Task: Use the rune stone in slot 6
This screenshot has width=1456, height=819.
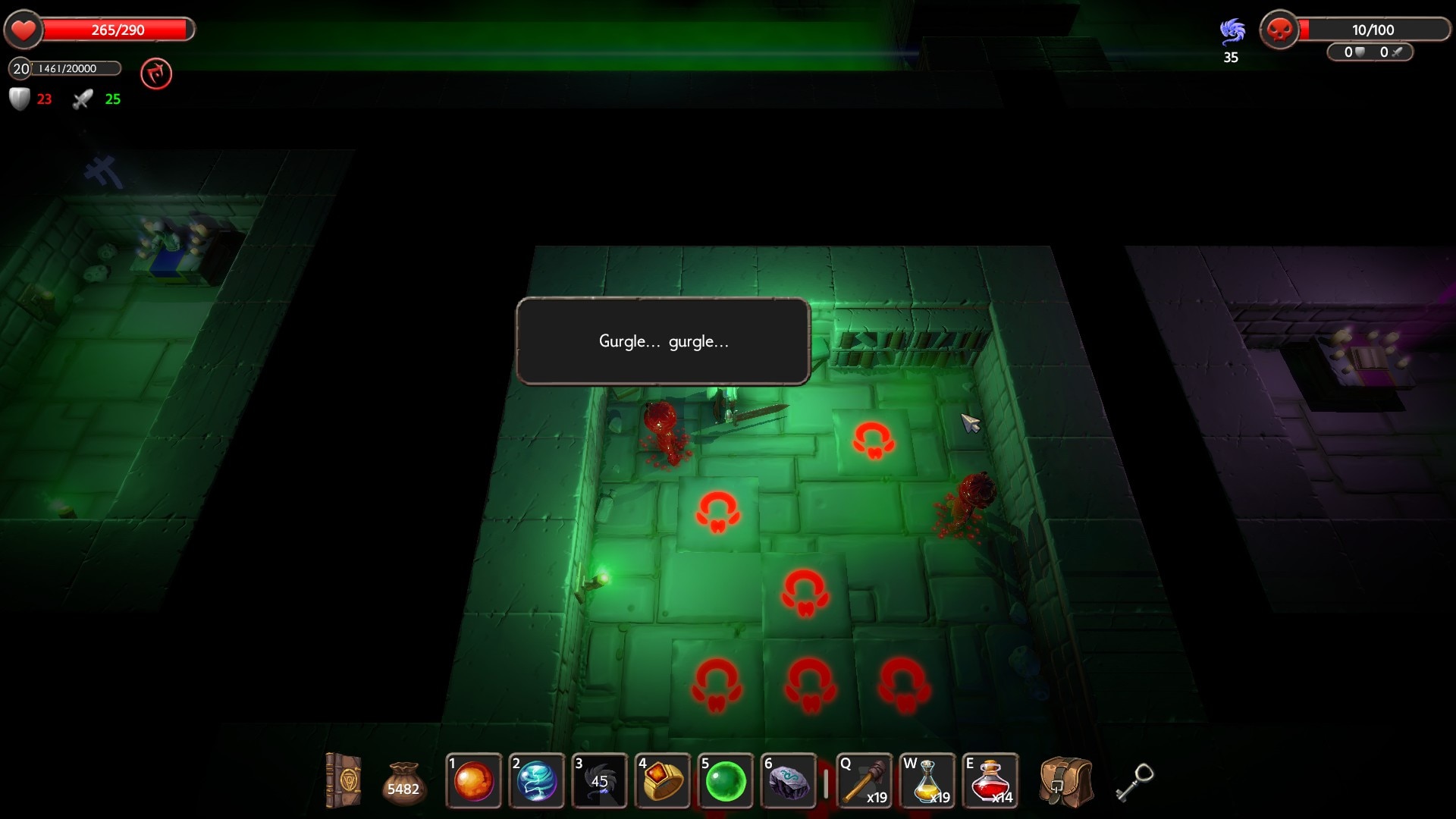Action: (x=788, y=780)
